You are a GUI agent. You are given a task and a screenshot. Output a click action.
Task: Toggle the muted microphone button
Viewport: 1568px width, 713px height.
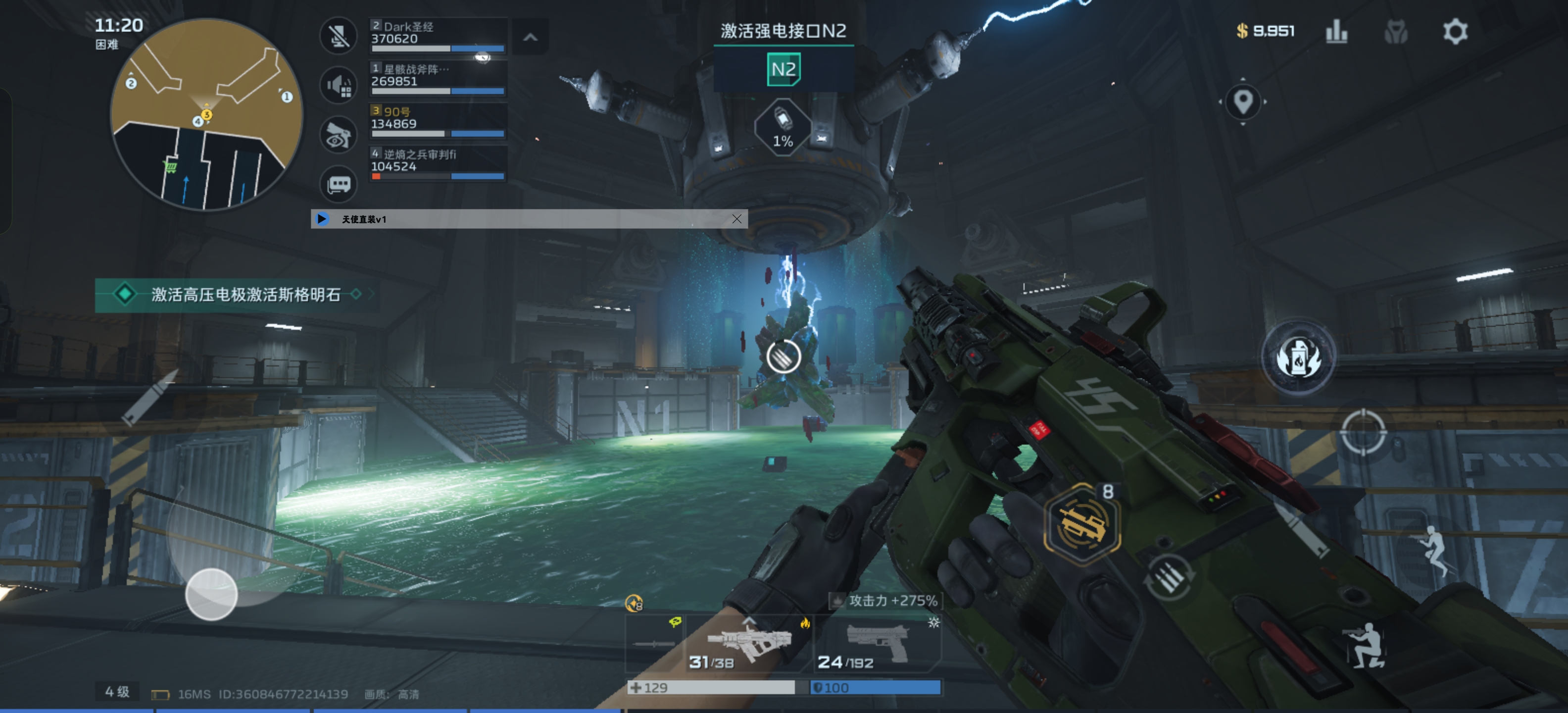pyautogui.click(x=339, y=35)
